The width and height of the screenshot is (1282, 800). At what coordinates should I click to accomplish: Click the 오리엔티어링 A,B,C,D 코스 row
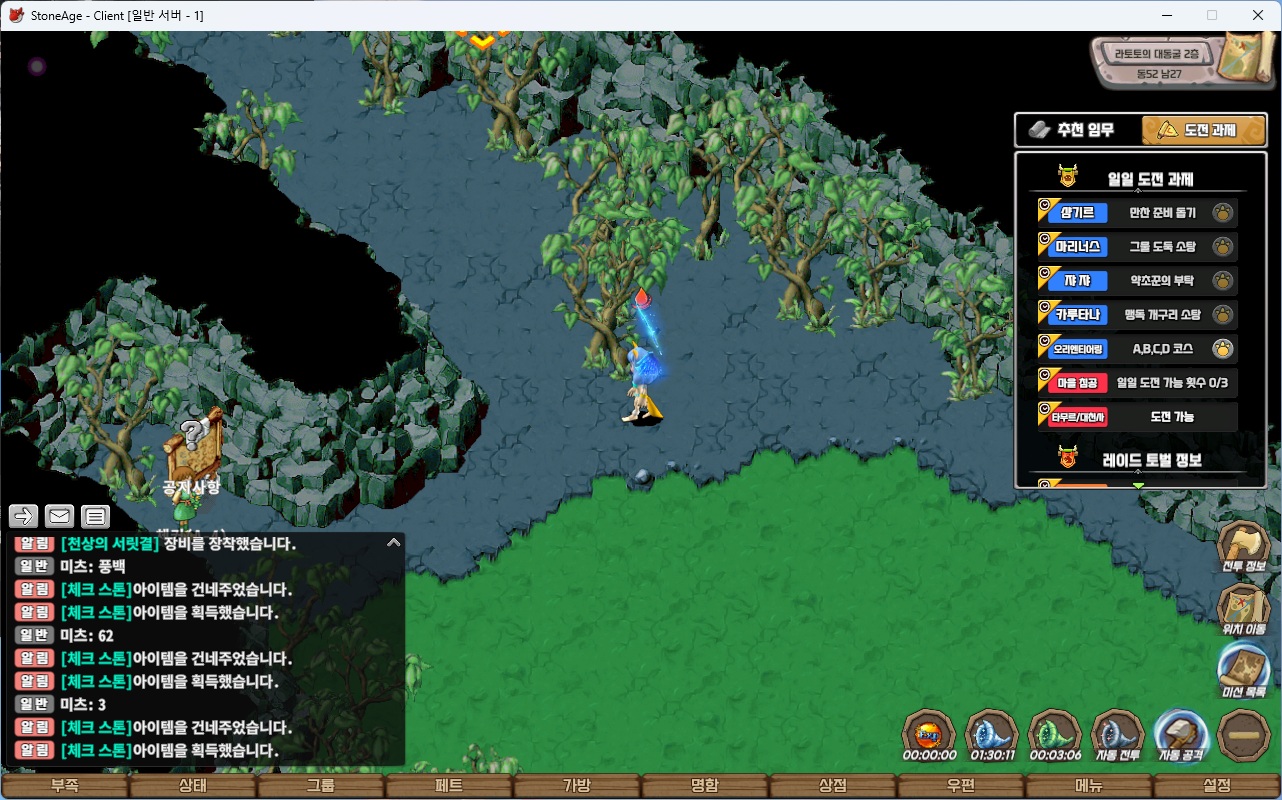point(1138,349)
